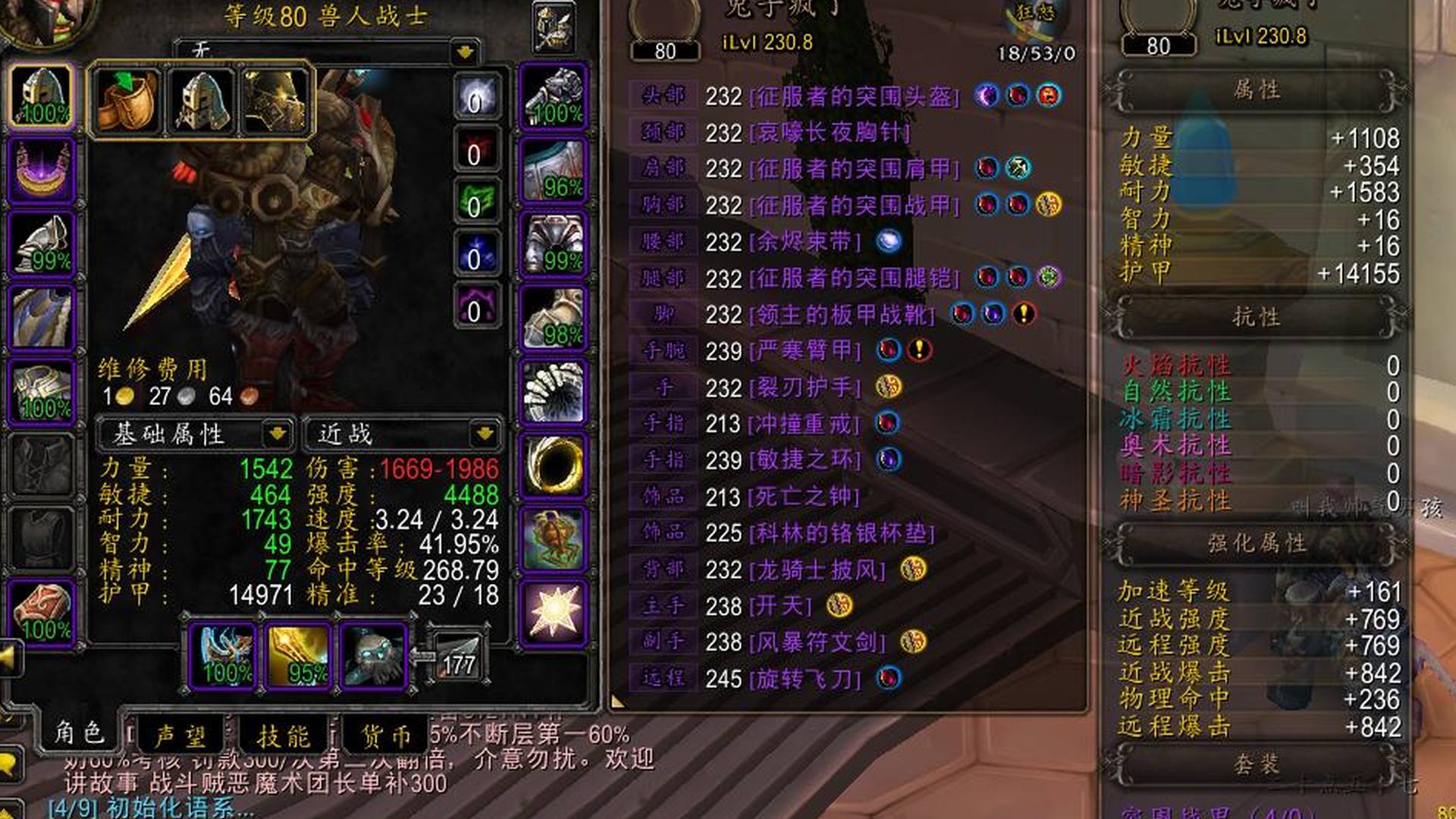Click the spider trinket slot
Viewport: 1456px width, 819px height.
tap(554, 538)
